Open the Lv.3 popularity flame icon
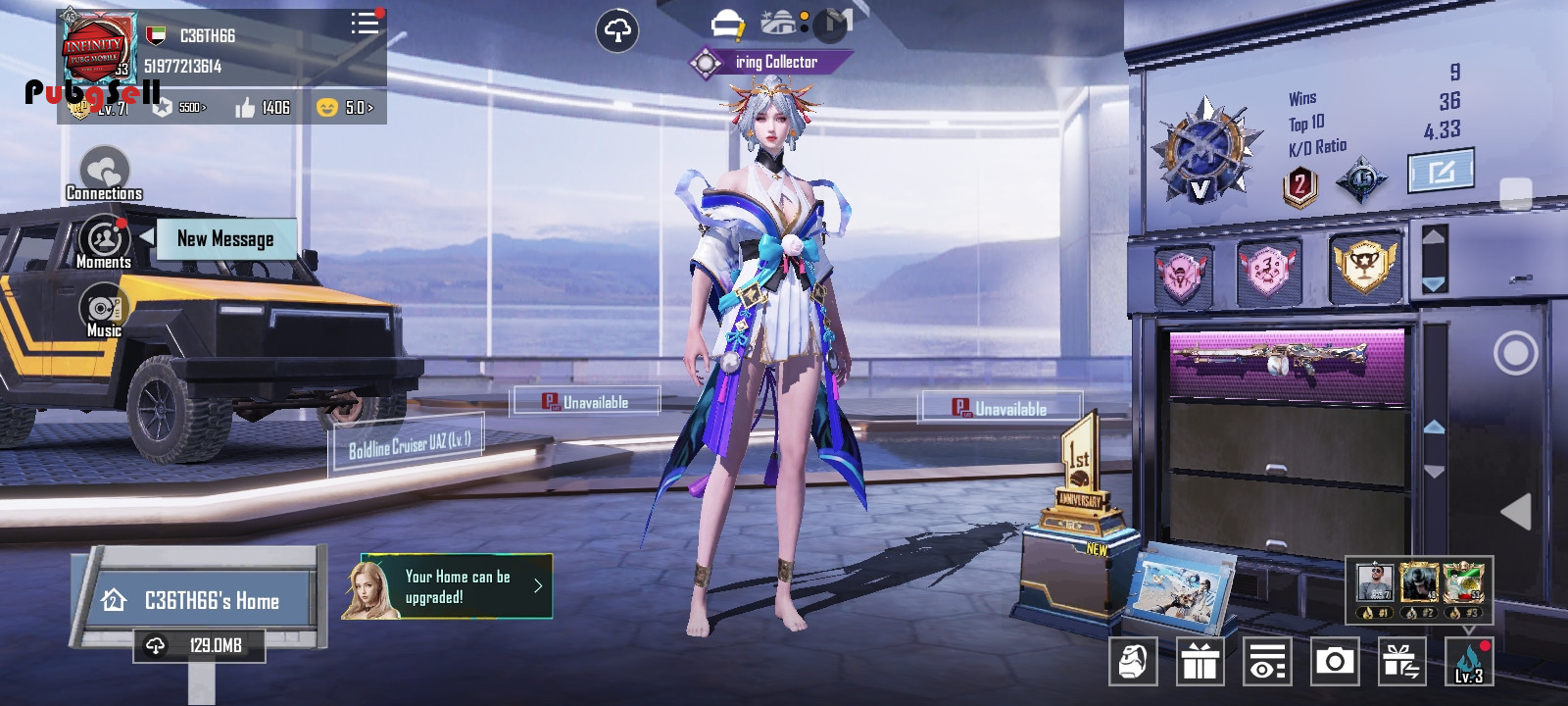Viewport: 1568px width, 706px height. pos(1468,663)
